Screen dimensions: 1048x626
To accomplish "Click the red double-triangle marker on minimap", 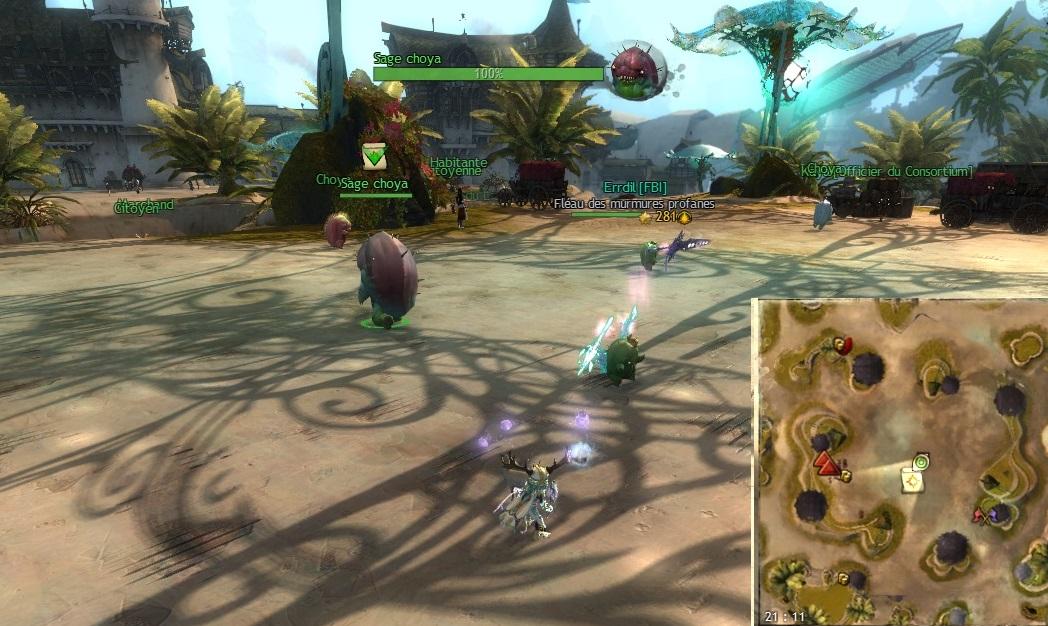I will (x=826, y=463).
